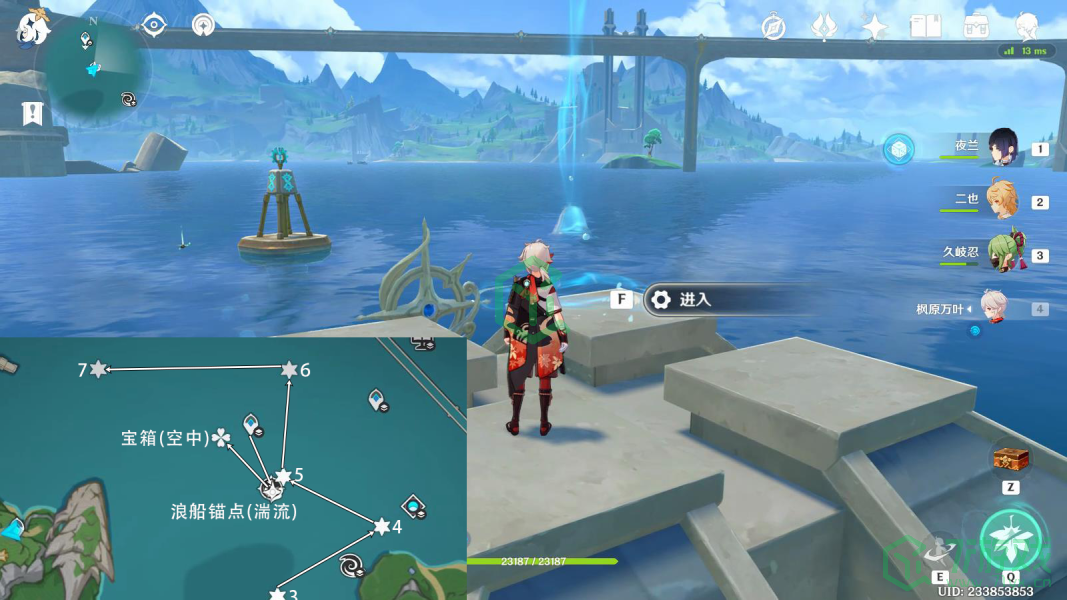Open the backpack inventory
This screenshot has width=1067, height=600.
[x=976, y=27]
